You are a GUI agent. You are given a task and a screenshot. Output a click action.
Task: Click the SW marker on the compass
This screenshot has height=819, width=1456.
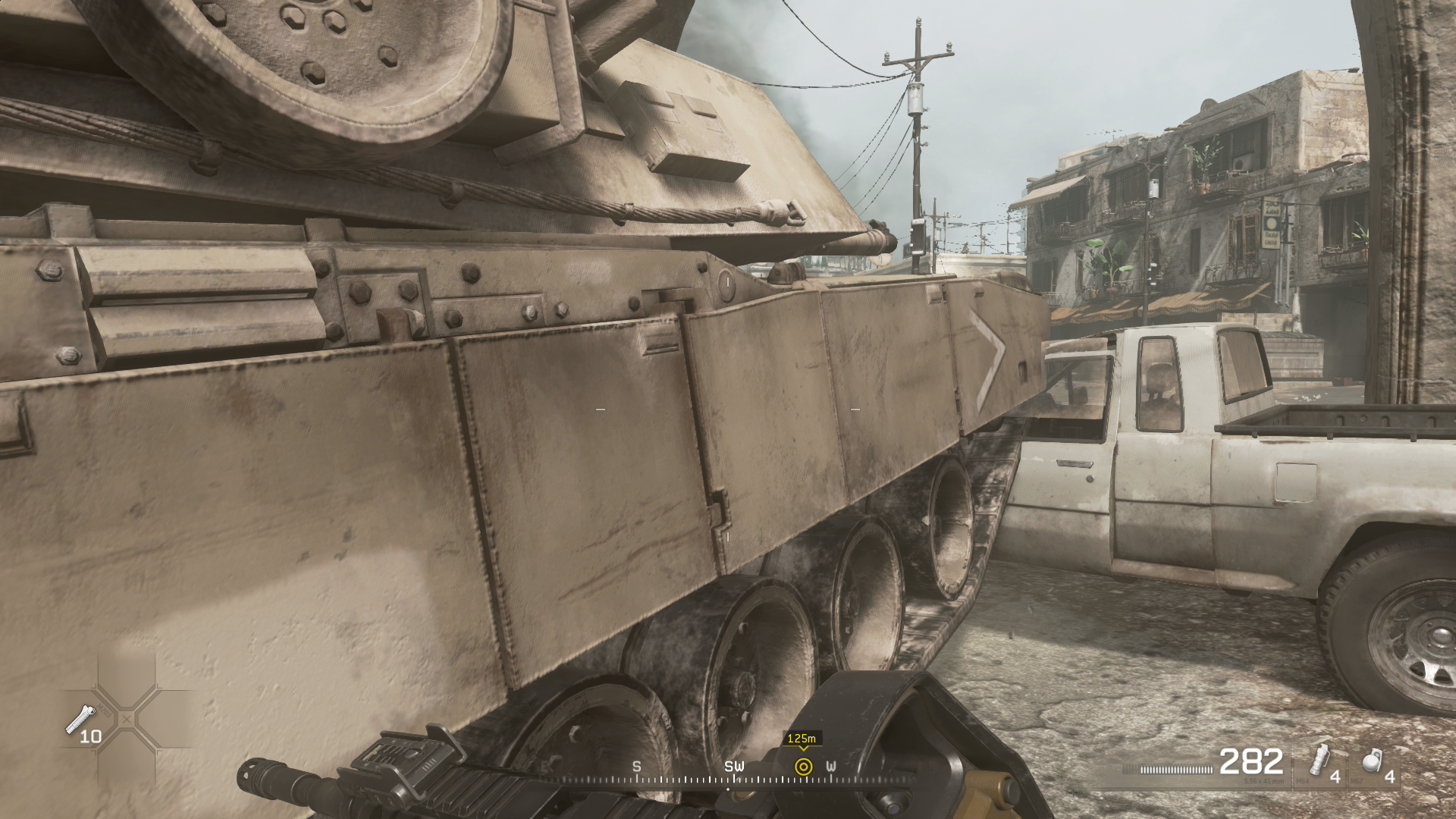pos(733,767)
